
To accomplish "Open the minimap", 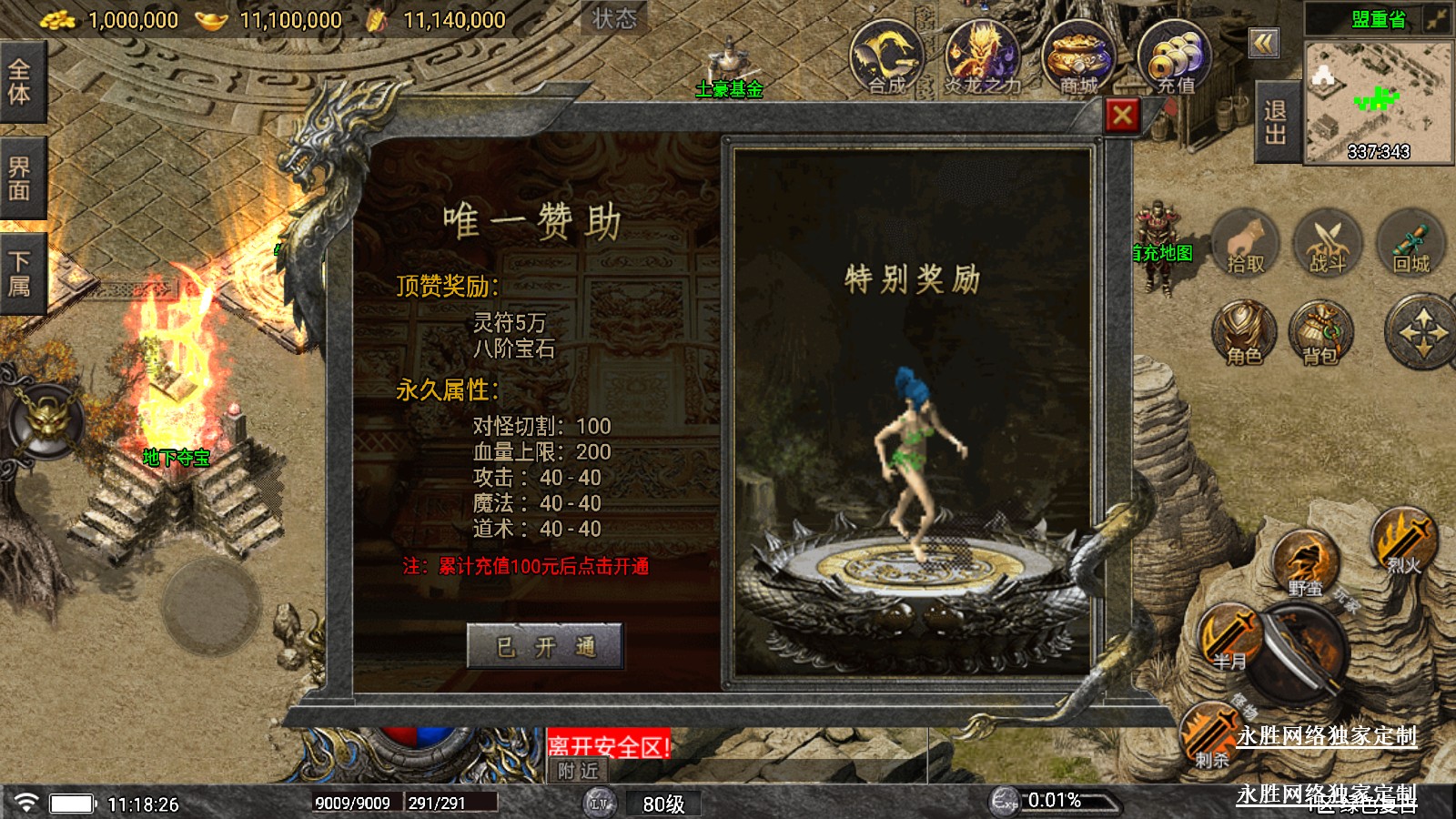I will click(x=1378, y=100).
